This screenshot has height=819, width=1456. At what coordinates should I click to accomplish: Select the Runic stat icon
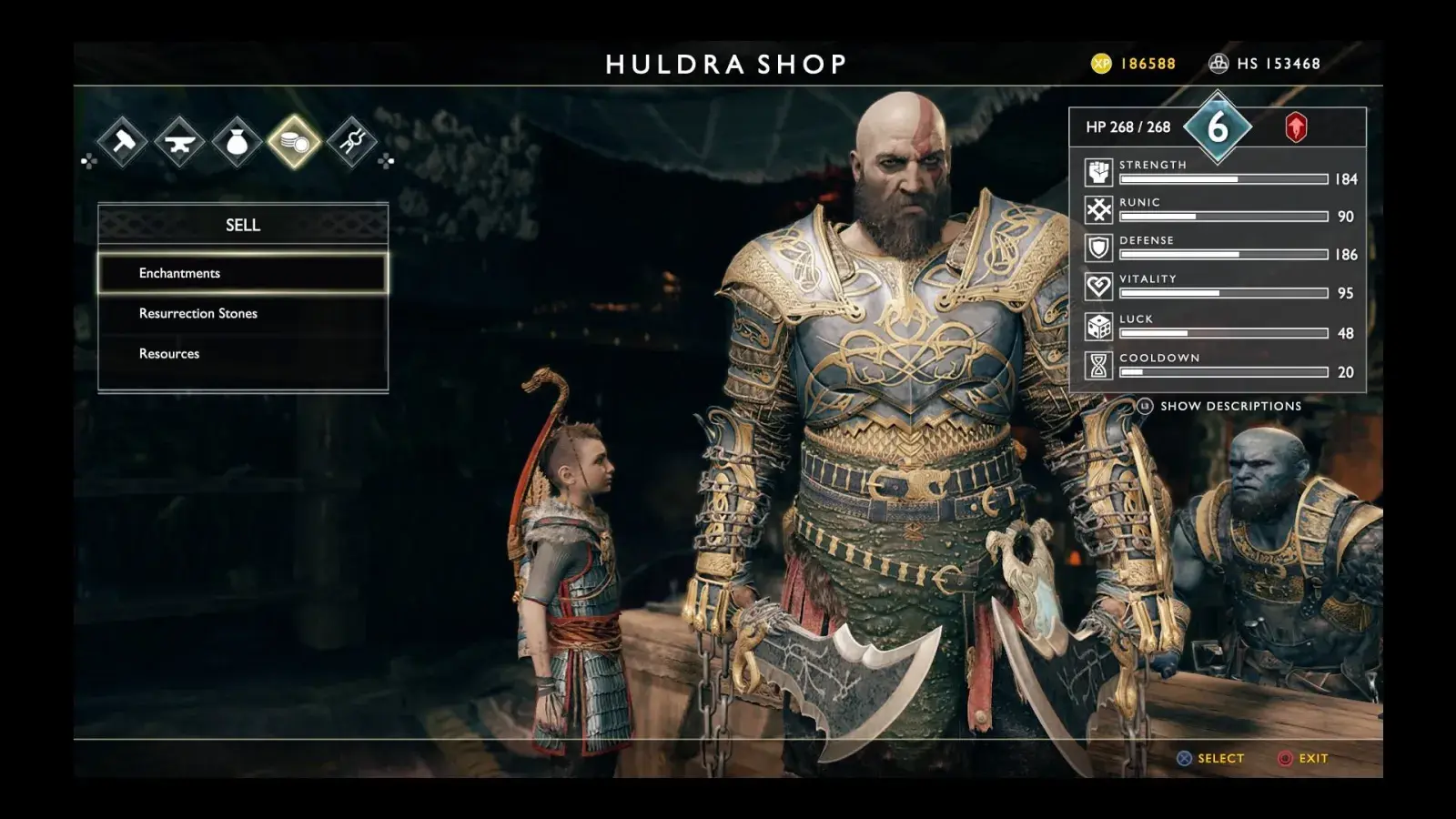pos(1098,210)
